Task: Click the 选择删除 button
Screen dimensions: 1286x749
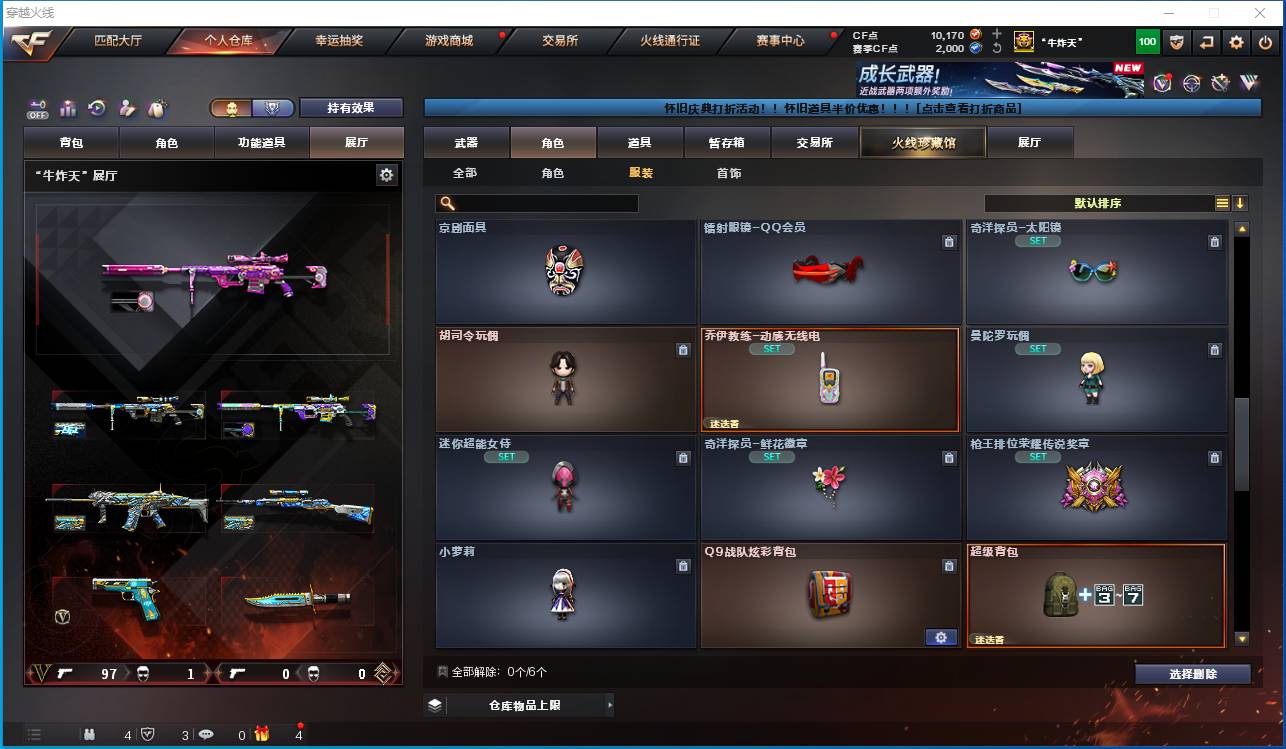Action: [x=1193, y=673]
